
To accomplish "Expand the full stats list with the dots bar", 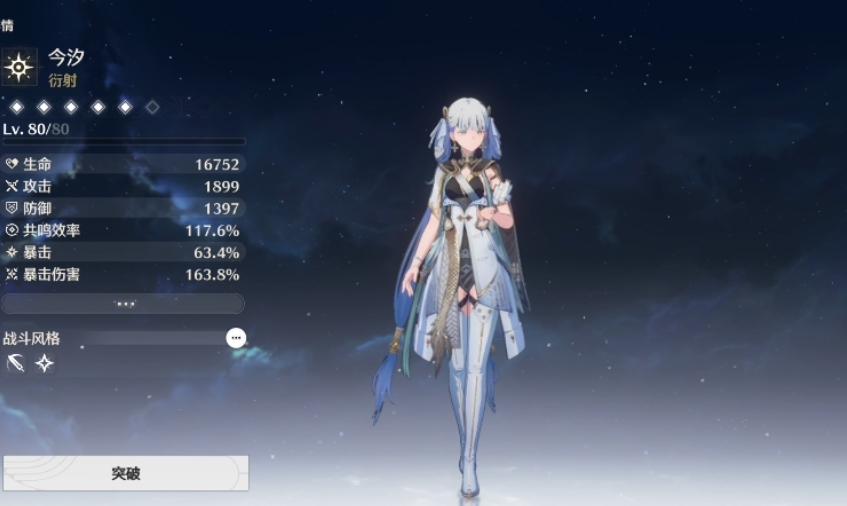I will pyautogui.click(x=124, y=303).
